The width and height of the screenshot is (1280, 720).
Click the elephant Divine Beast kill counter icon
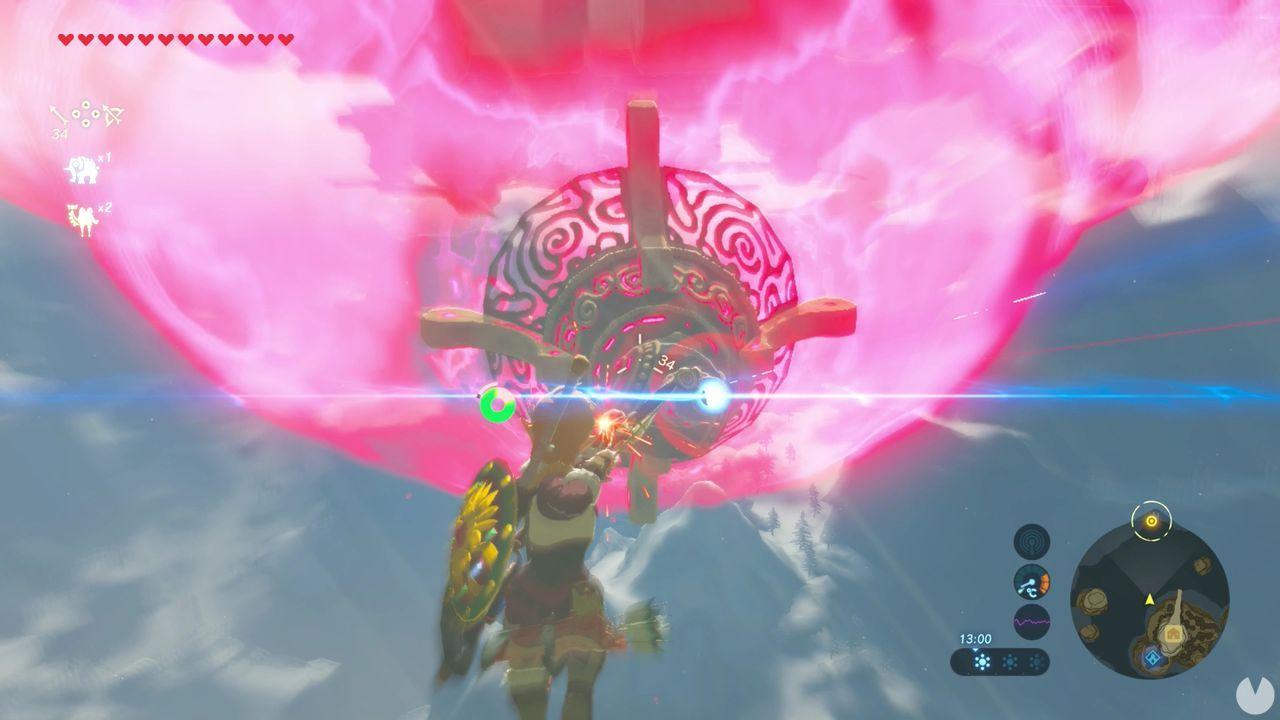coord(84,167)
